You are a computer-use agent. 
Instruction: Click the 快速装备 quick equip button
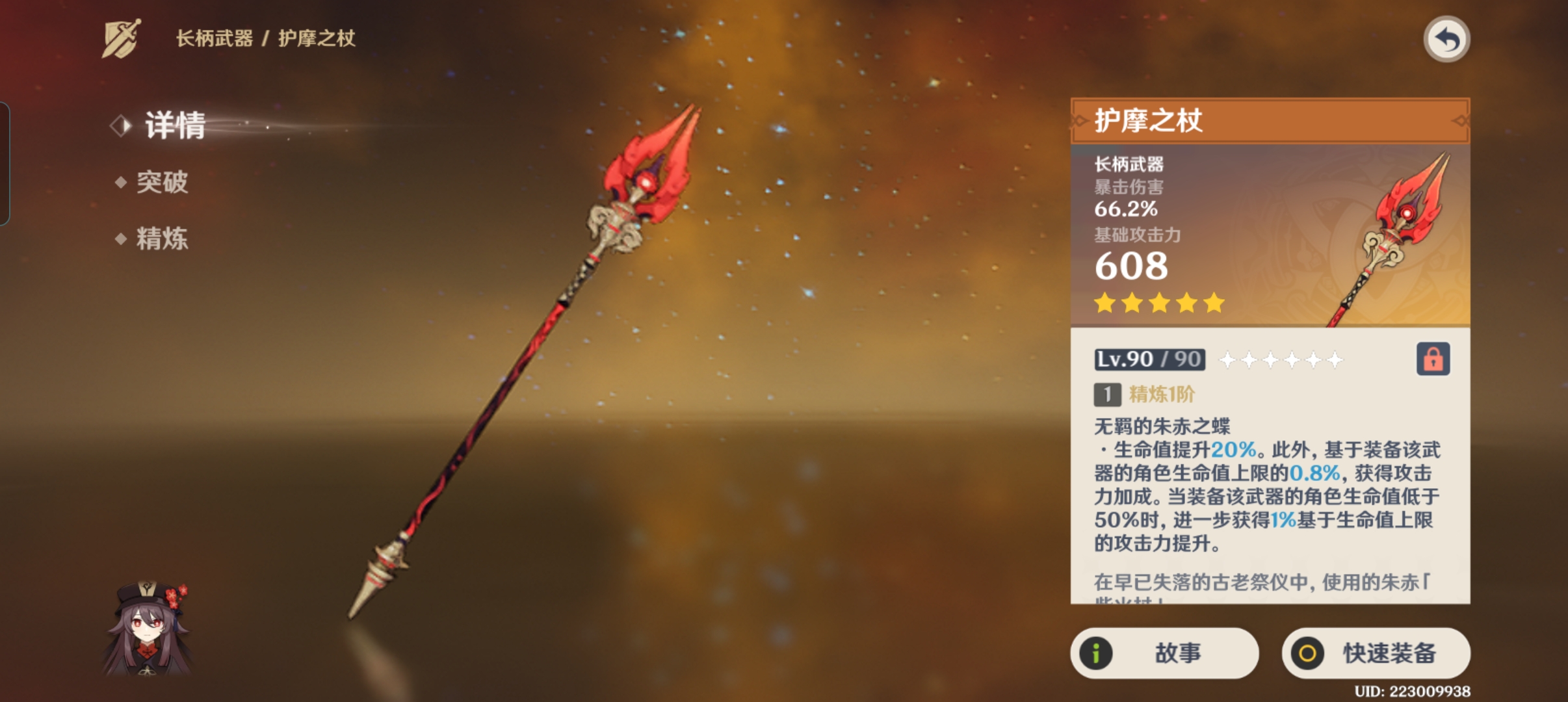(1376, 653)
